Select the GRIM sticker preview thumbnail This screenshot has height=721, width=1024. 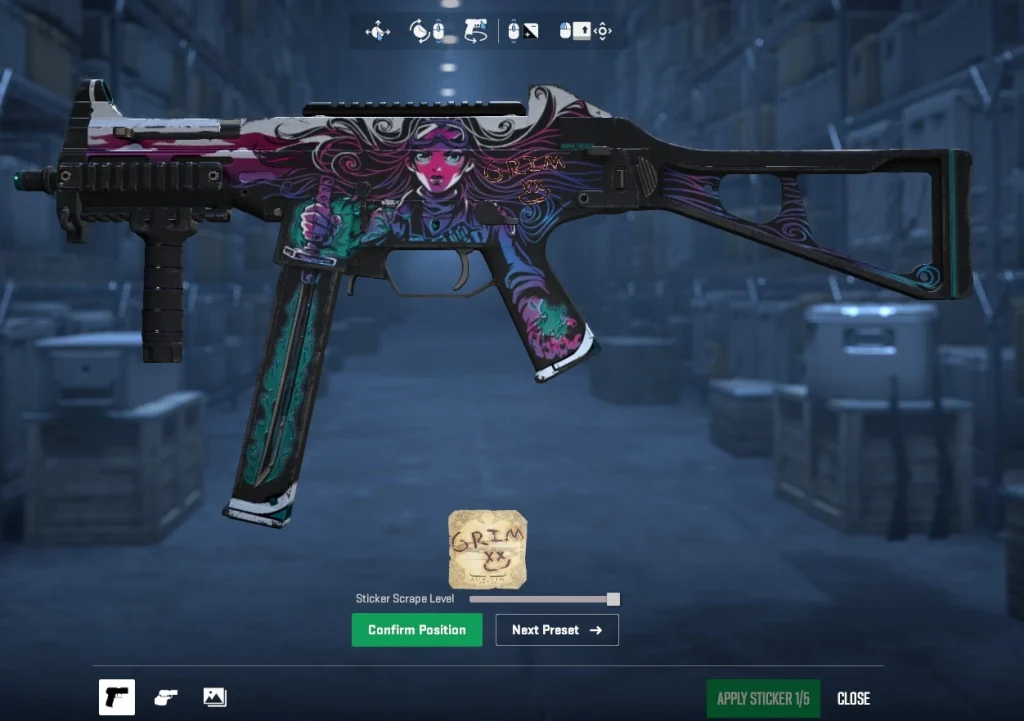pyautogui.click(x=487, y=549)
